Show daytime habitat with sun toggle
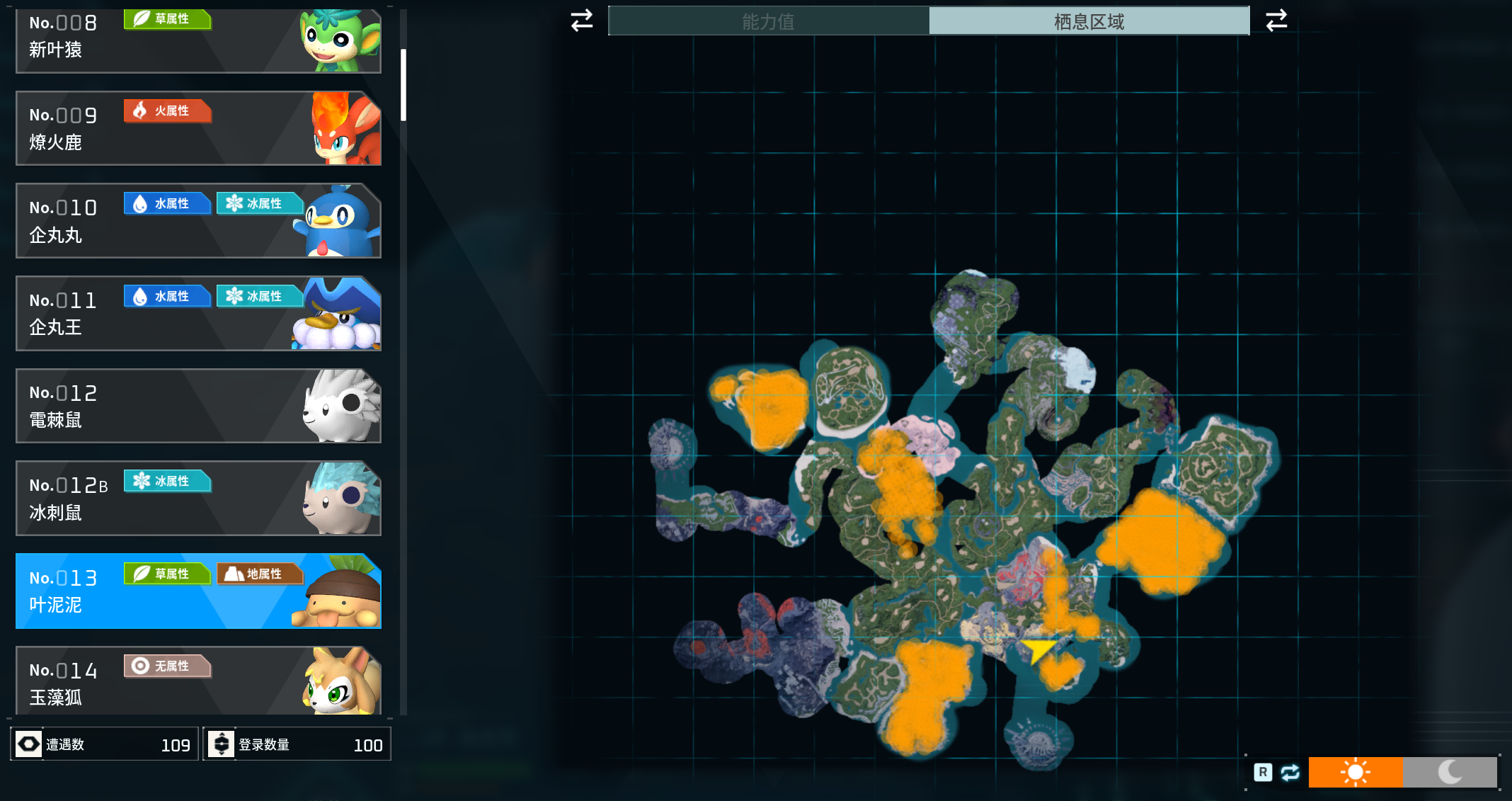 (x=1355, y=772)
